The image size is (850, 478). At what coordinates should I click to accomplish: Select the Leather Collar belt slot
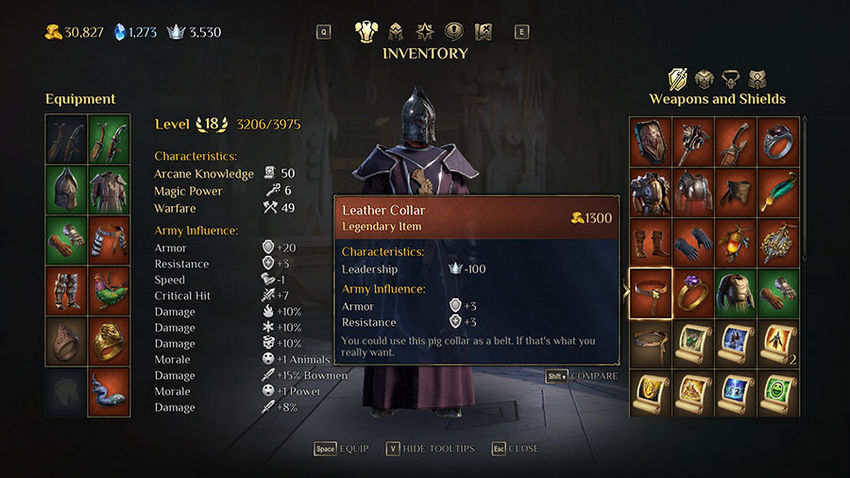(650, 293)
